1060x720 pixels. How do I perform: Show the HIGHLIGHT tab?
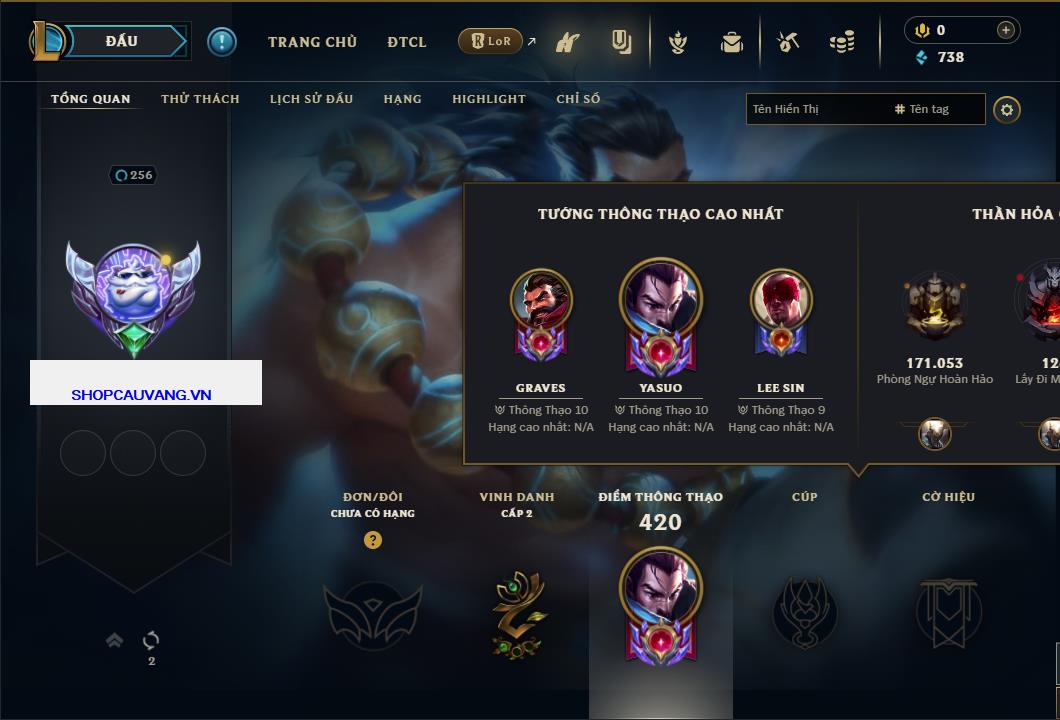488,99
